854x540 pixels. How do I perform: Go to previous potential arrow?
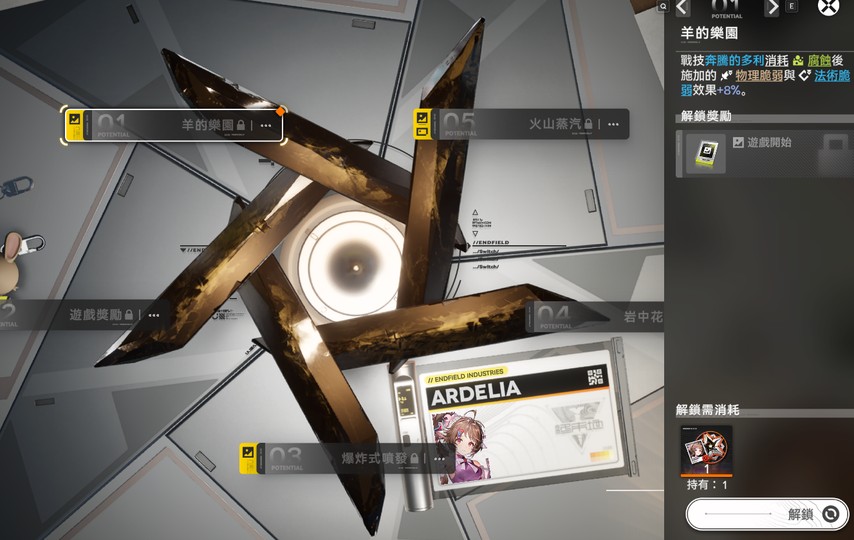(682, 8)
